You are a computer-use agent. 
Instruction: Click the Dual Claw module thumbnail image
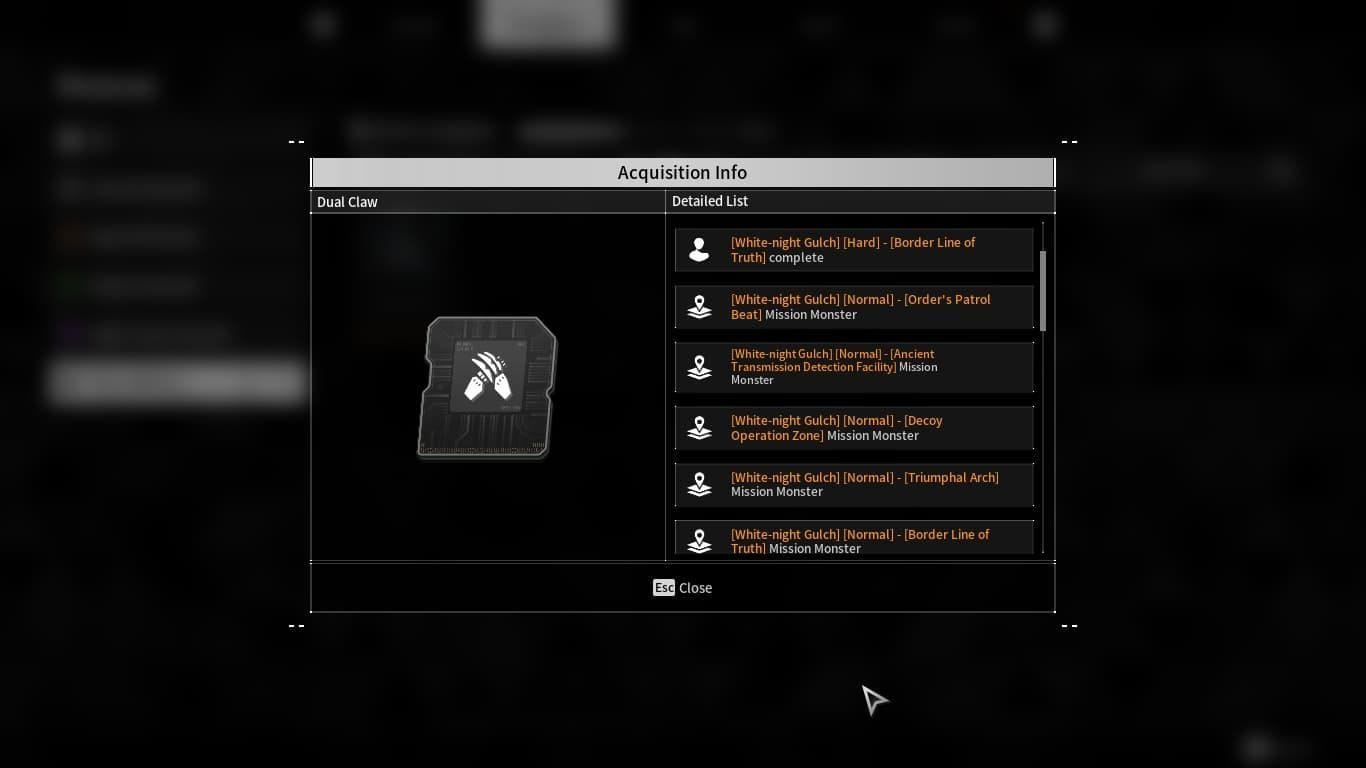pos(486,388)
